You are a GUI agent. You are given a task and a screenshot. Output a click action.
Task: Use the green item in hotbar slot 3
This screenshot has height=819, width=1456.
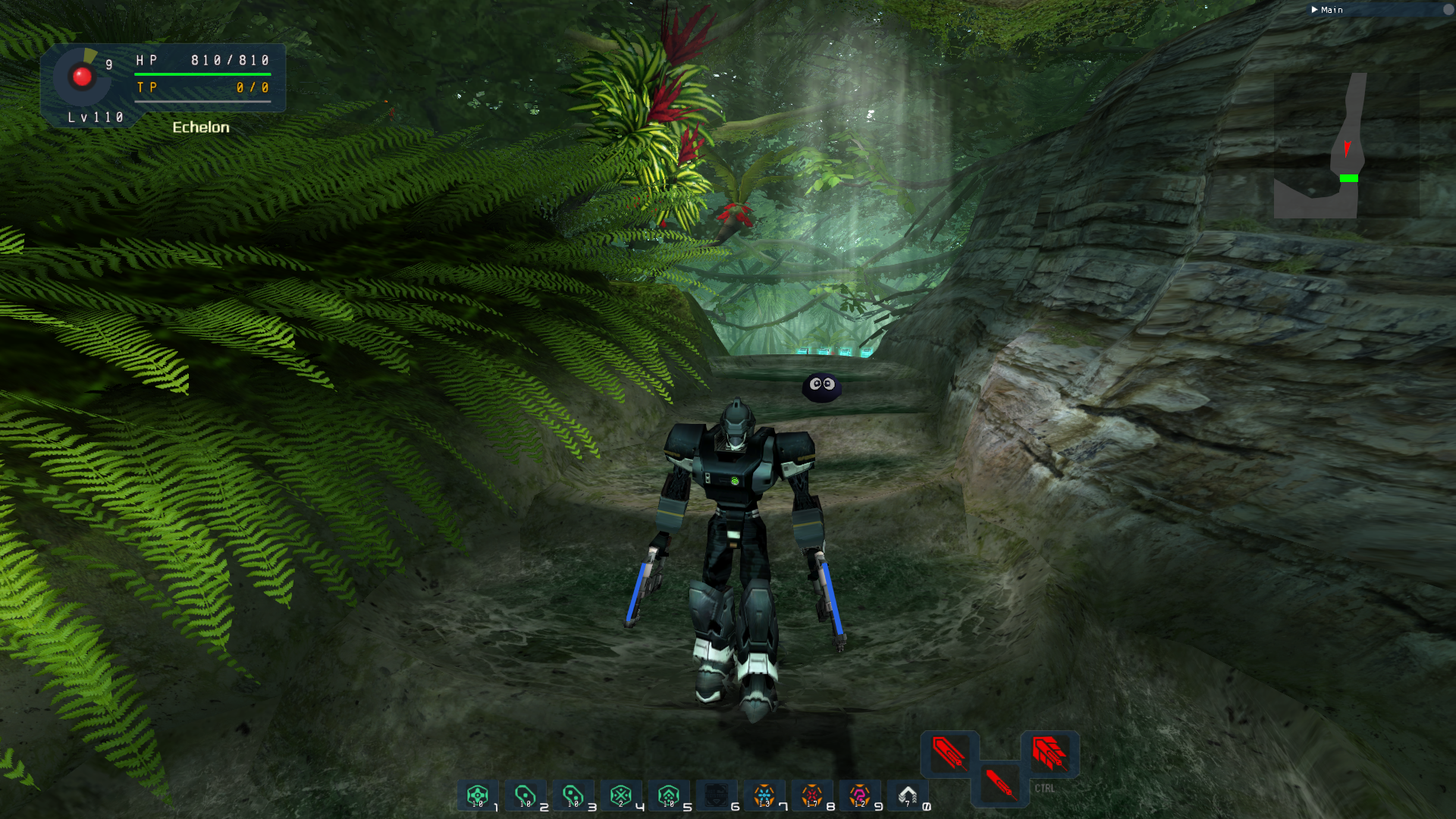pyautogui.click(x=573, y=795)
